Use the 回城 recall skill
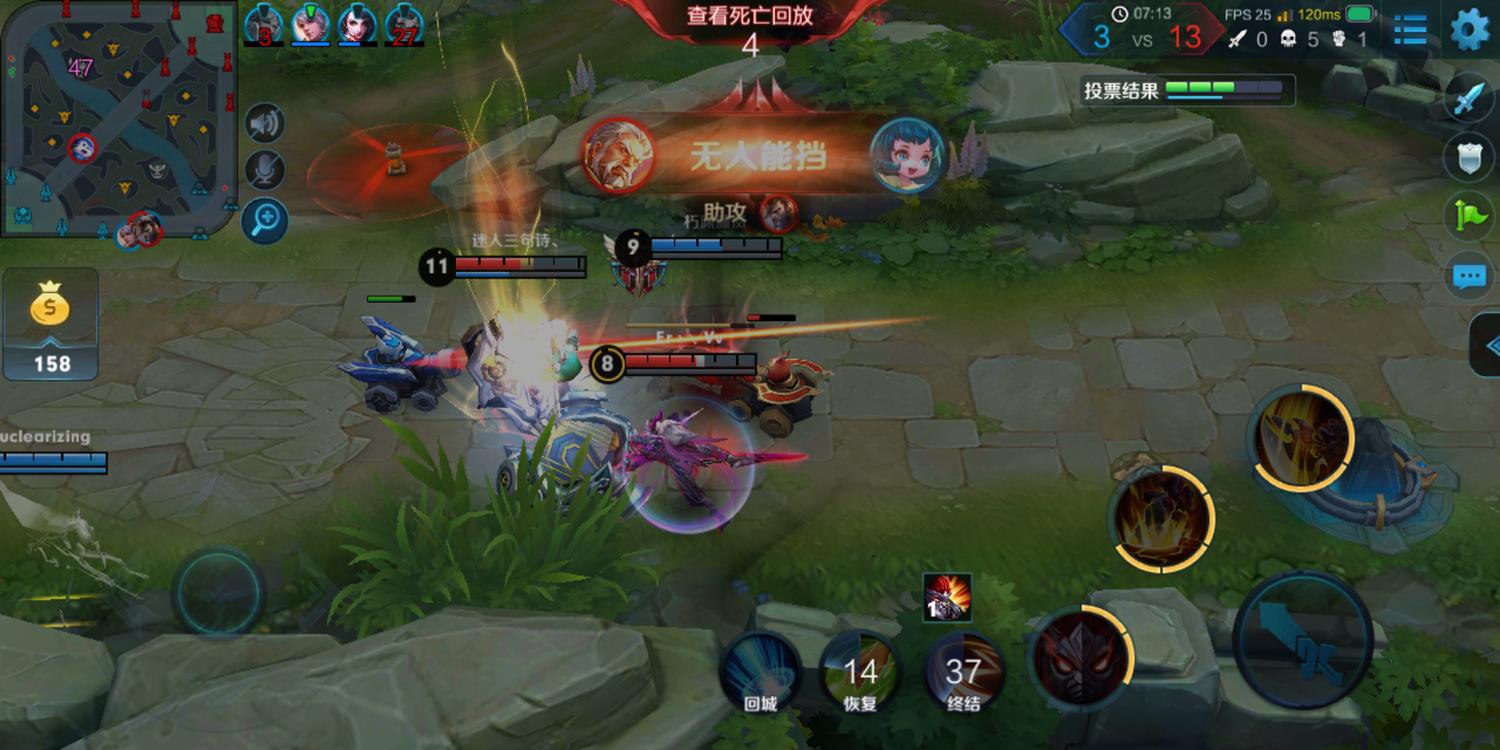 pyautogui.click(x=760, y=671)
